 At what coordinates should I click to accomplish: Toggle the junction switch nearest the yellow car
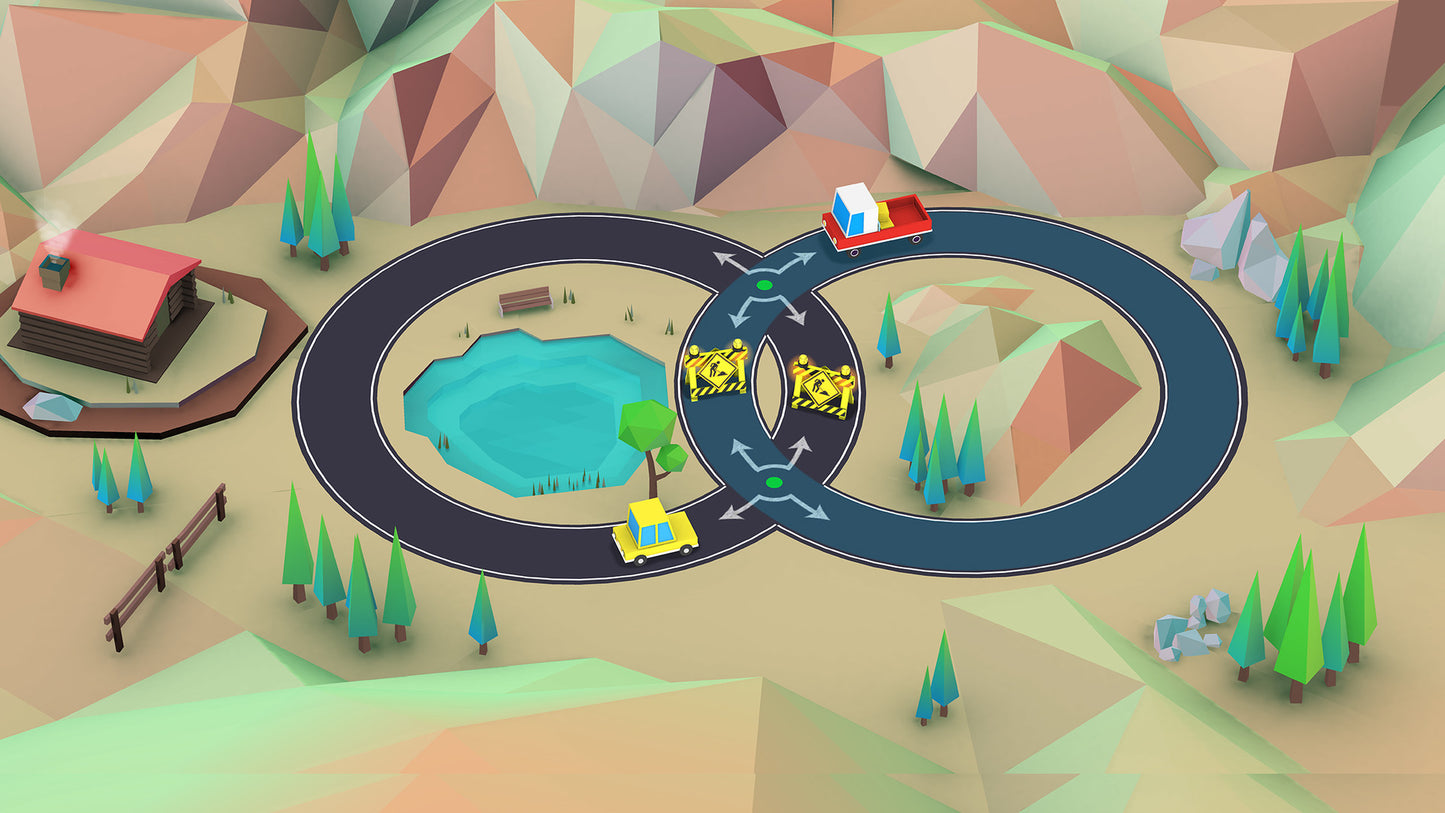coord(773,483)
